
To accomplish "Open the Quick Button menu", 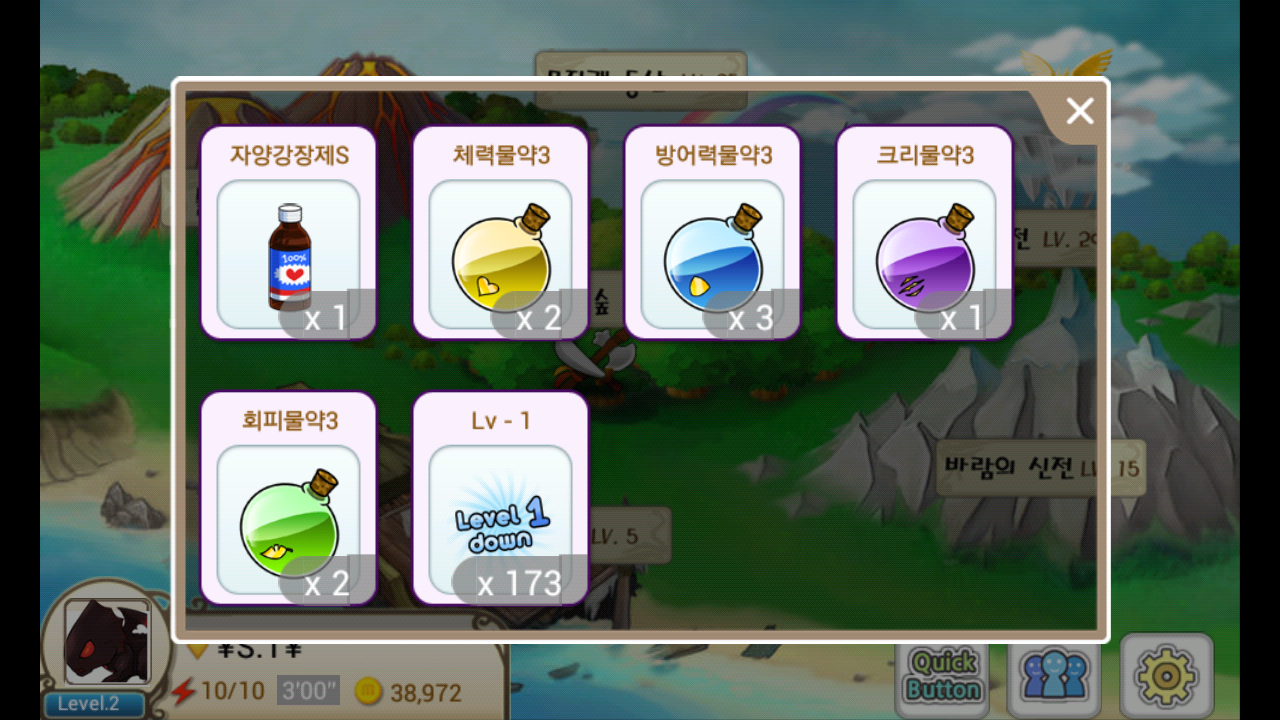I will (x=943, y=676).
